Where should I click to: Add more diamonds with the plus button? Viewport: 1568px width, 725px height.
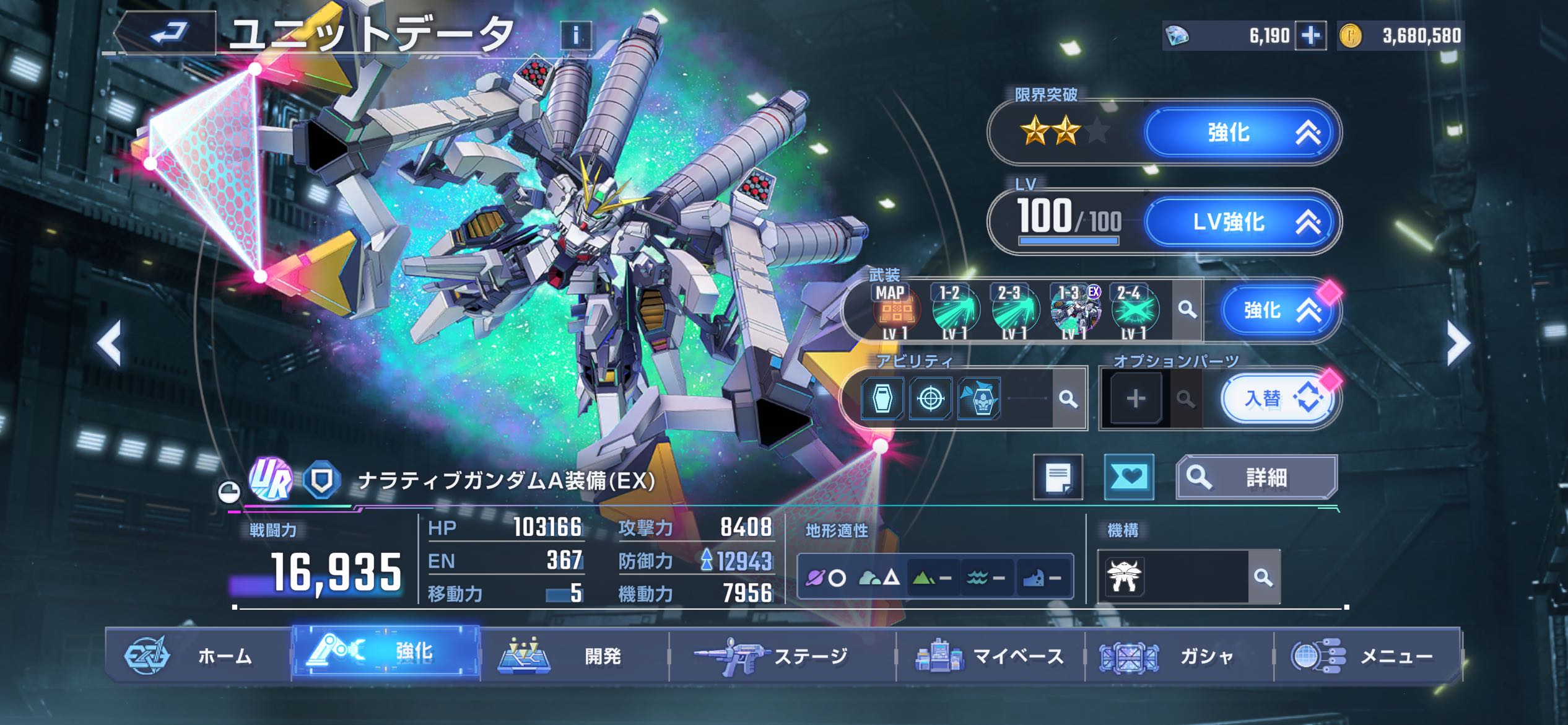pyautogui.click(x=1310, y=36)
